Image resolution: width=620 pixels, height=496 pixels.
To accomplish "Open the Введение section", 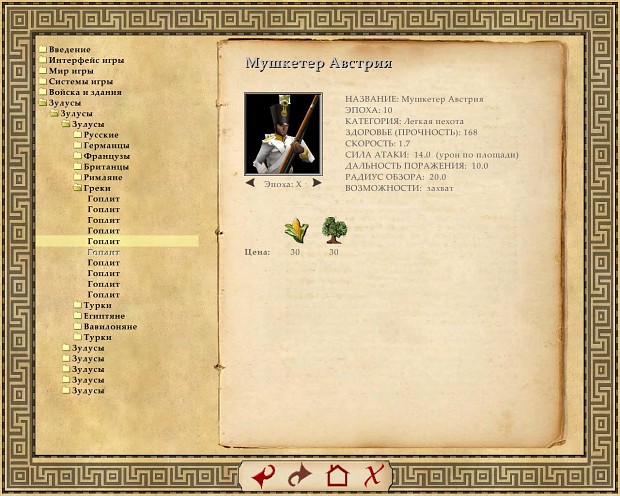I will point(69,49).
